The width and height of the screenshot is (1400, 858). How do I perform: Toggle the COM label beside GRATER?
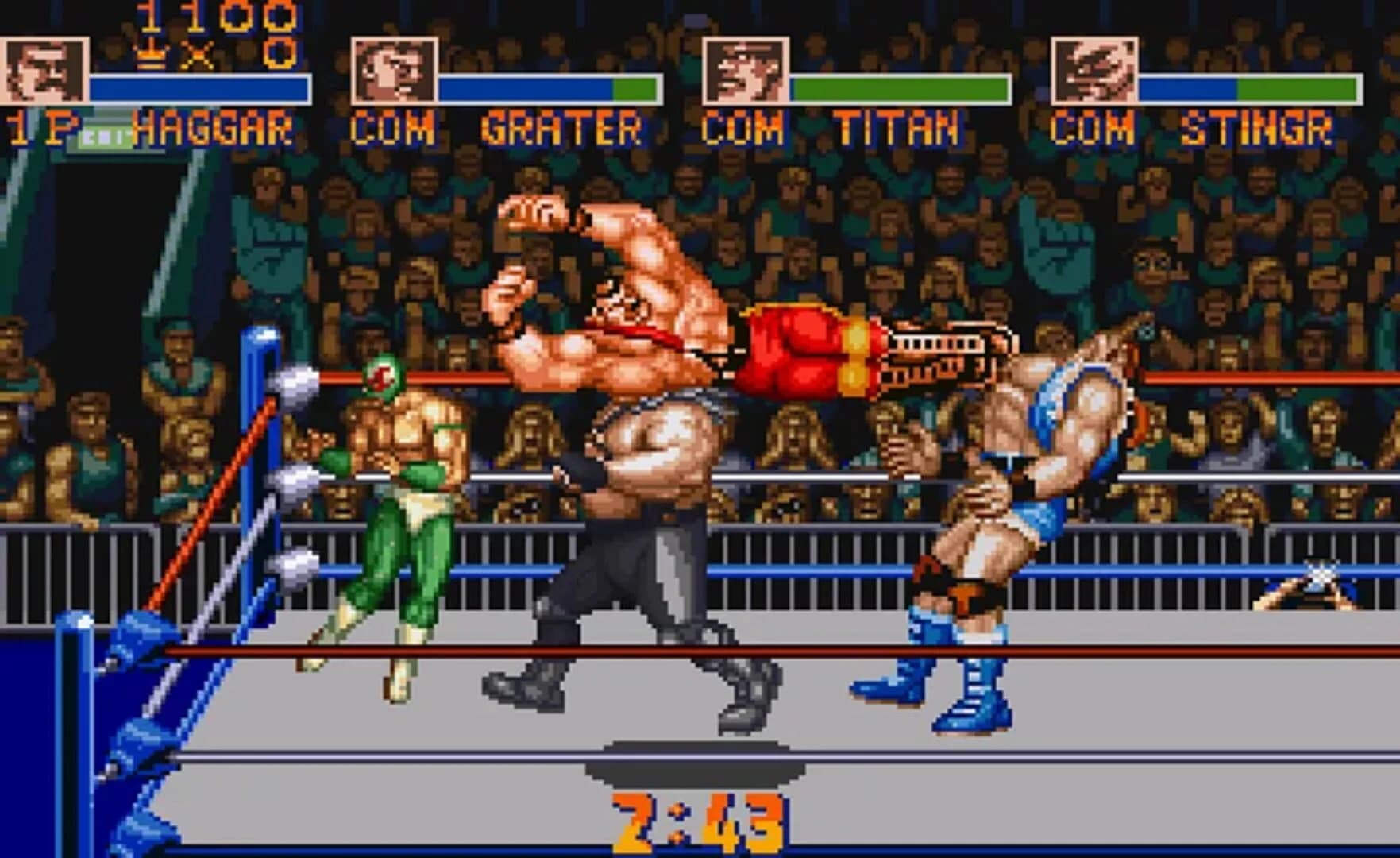[x=395, y=126]
